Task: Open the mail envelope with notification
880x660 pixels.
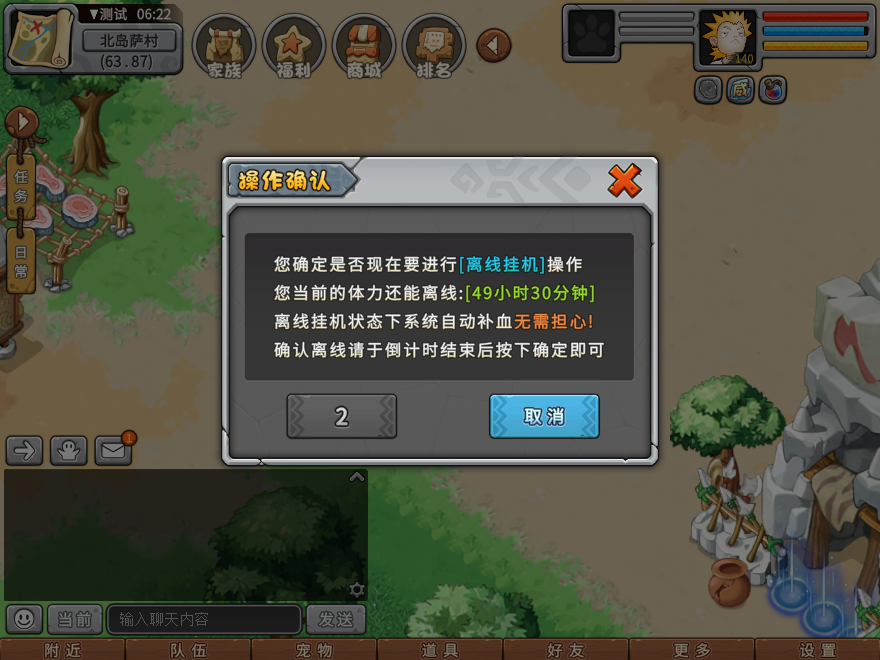Action: click(x=113, y=451)
